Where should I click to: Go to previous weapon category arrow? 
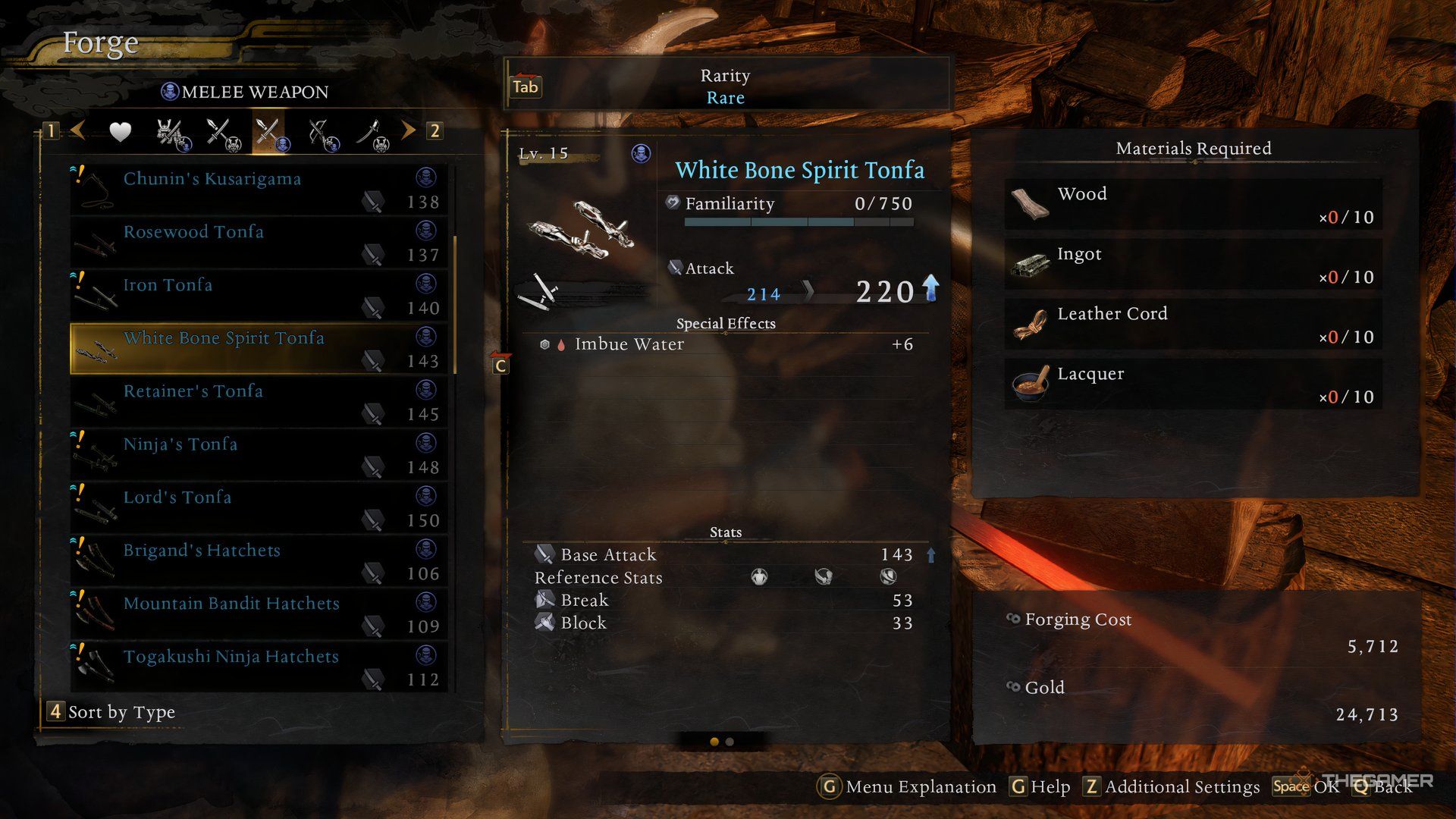pyautogui.click(x=77, y=130)
